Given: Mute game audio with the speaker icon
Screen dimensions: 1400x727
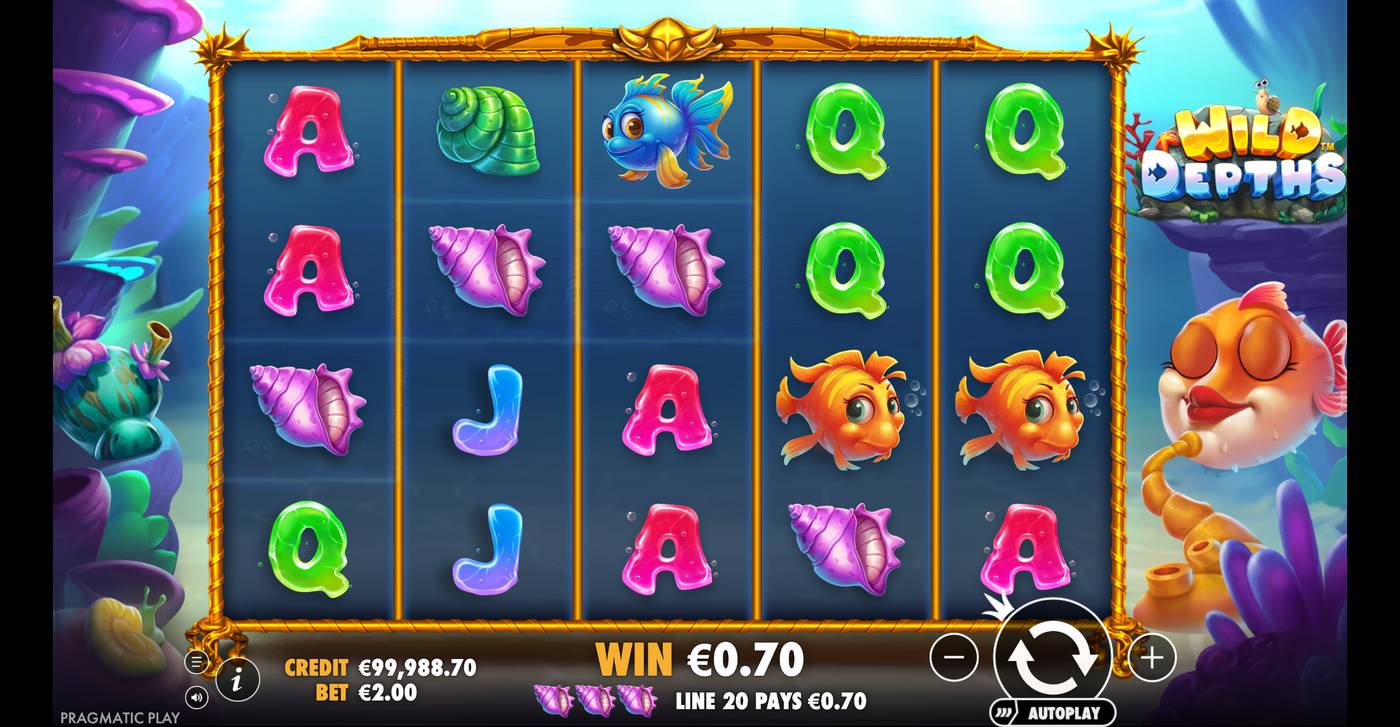Looking at the screenshot, I should click(196, 696).
